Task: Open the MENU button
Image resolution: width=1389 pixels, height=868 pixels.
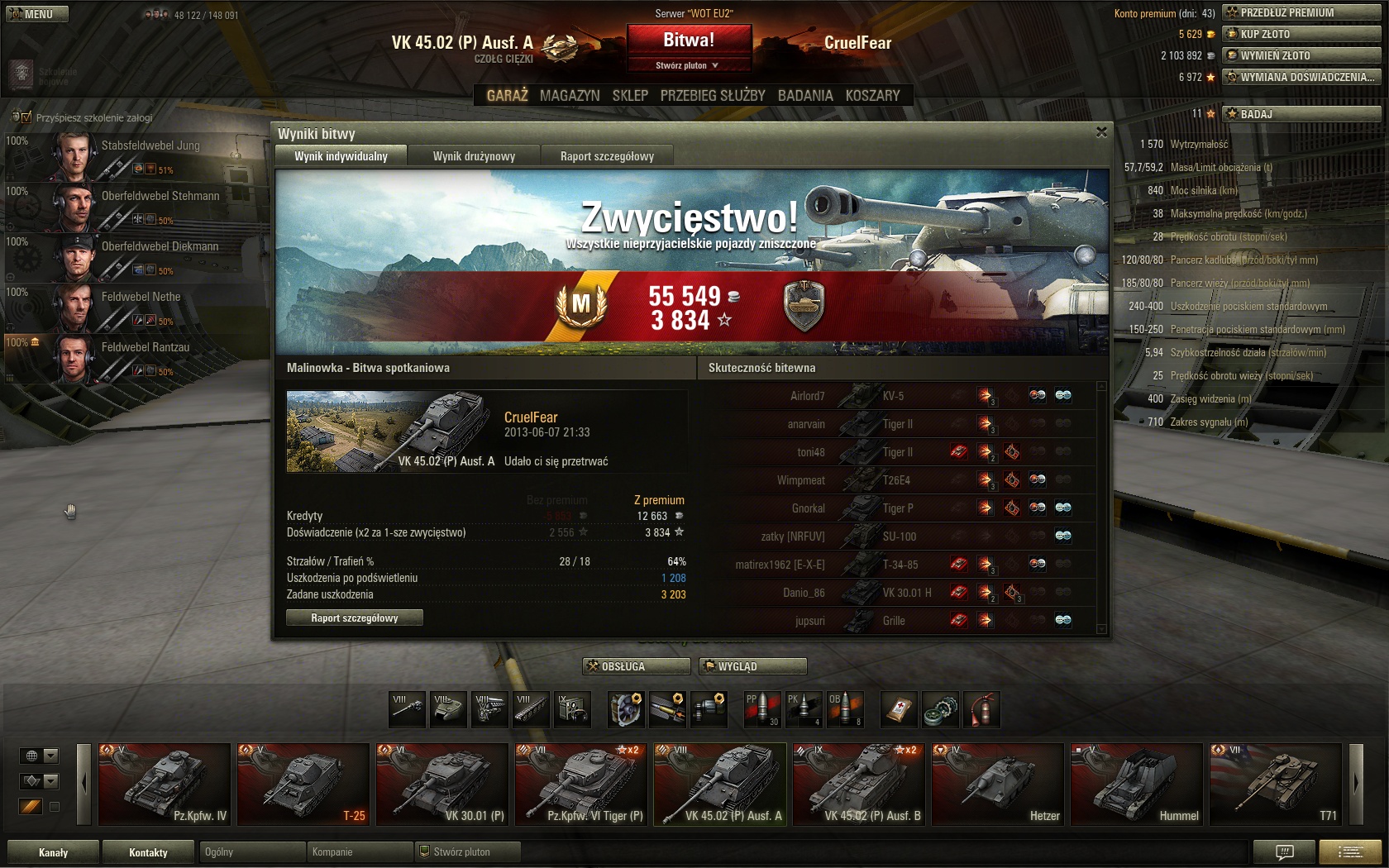Action: [x=37, y=14]
